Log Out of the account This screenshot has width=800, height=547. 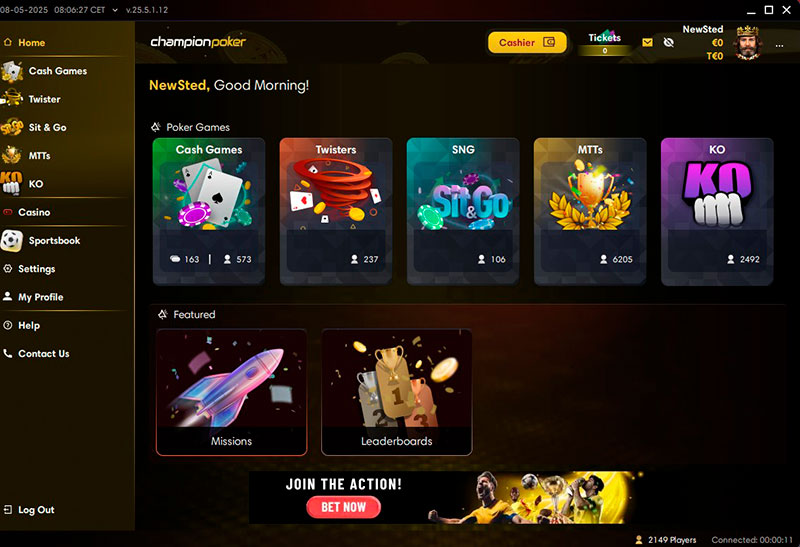click(36, 510)
